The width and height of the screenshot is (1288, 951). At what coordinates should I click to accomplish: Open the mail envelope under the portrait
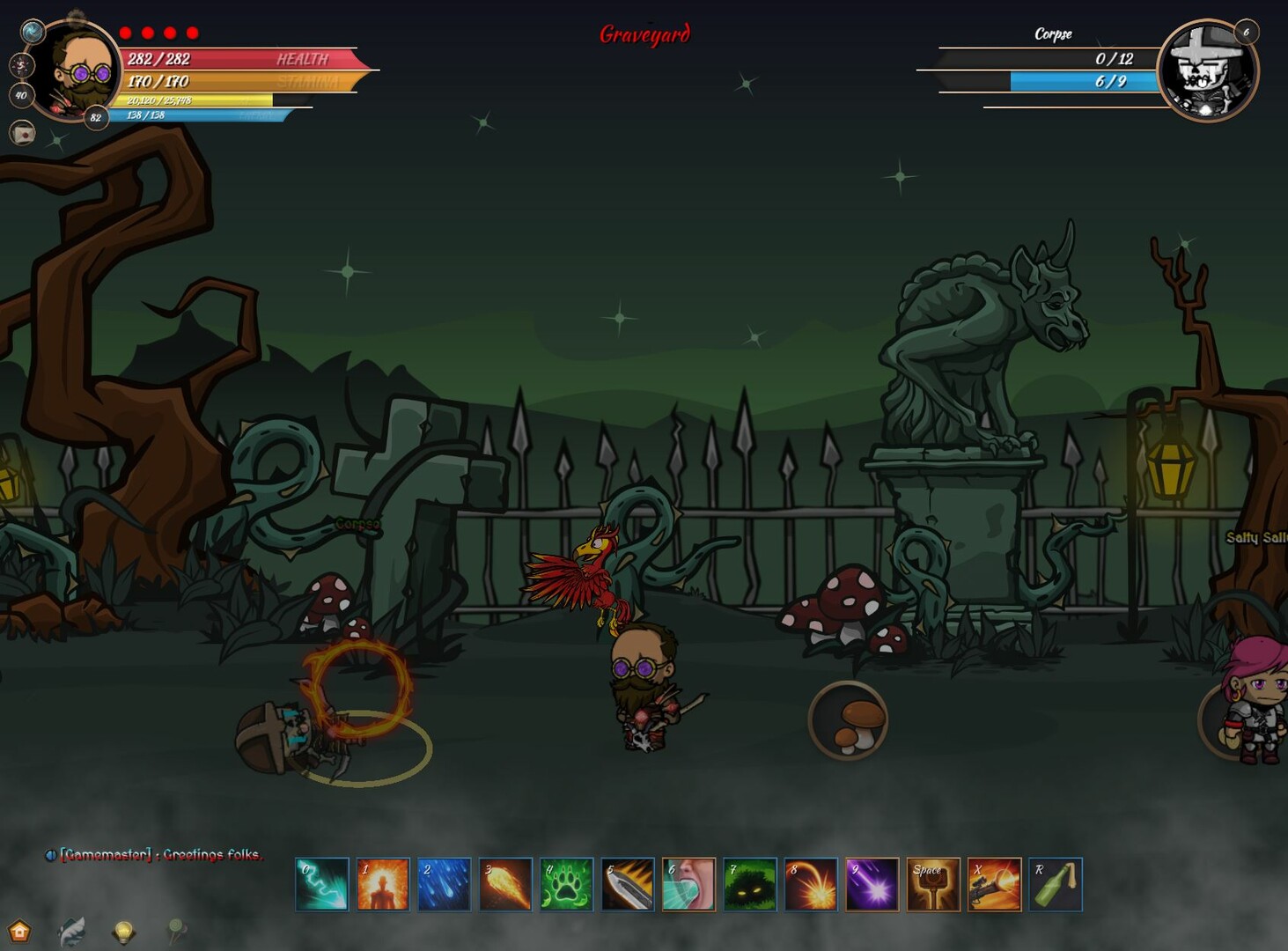pyautogui.click(x=21, y=133)
